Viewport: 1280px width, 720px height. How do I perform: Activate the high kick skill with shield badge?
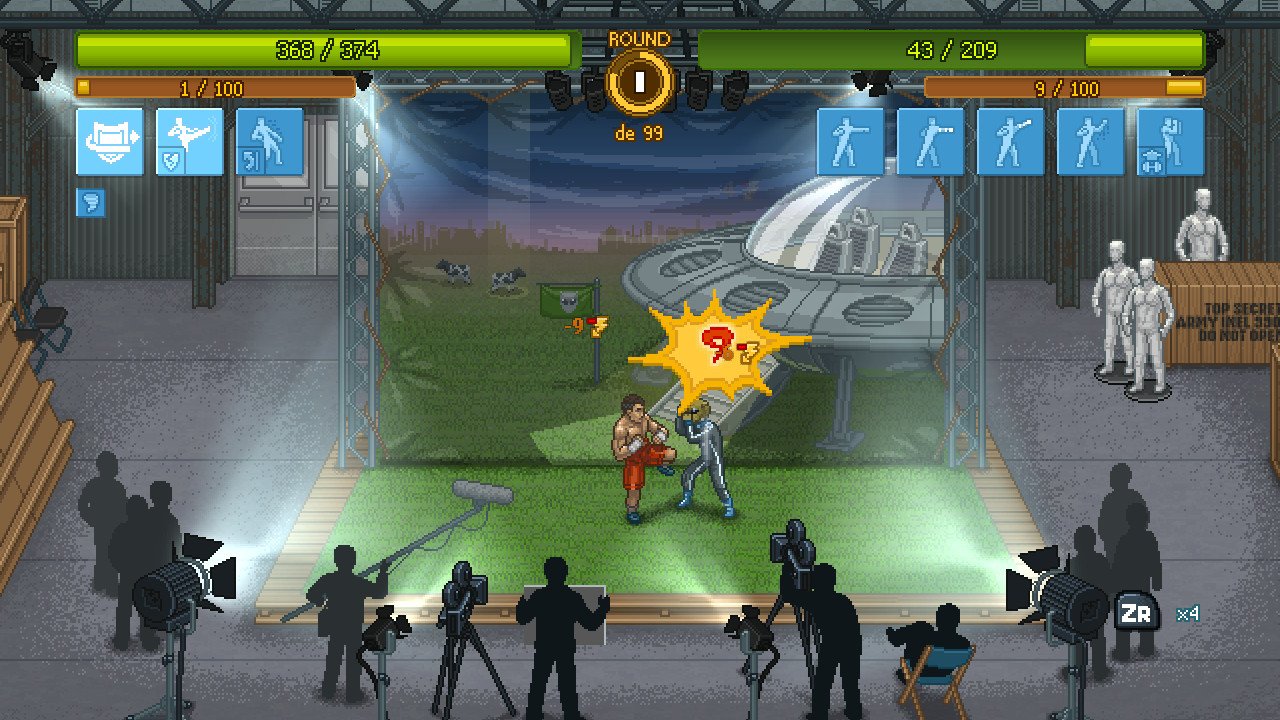pos(189,142)
